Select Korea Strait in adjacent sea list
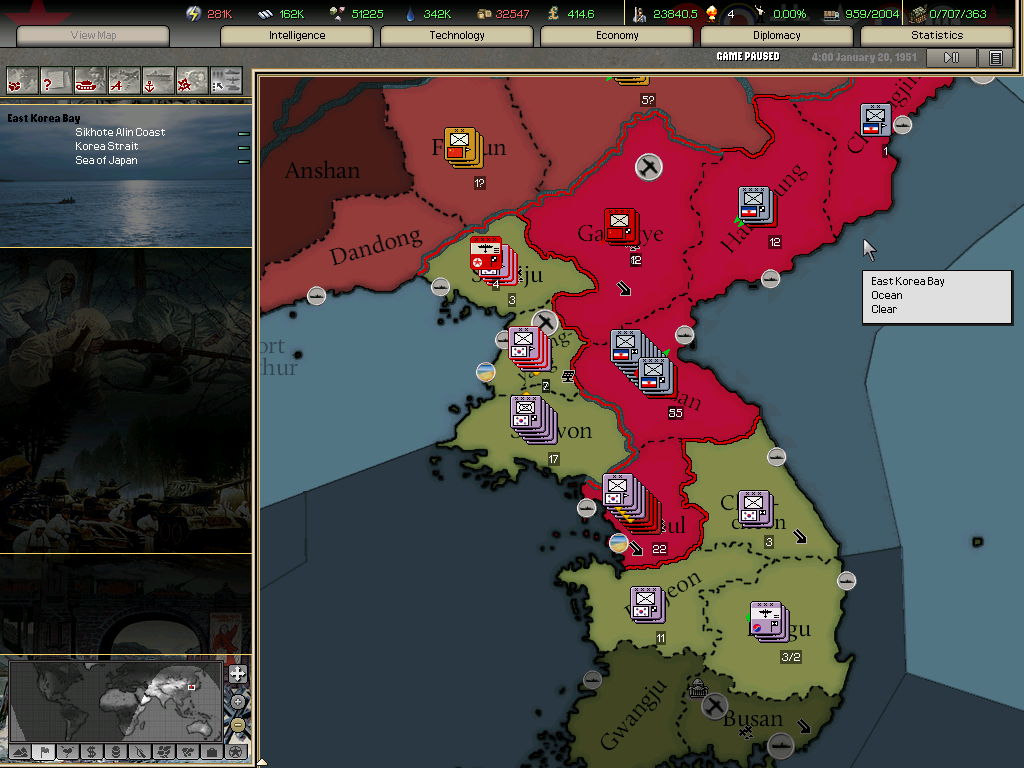This screenshot has width=1024, height=768. point(106,146)
